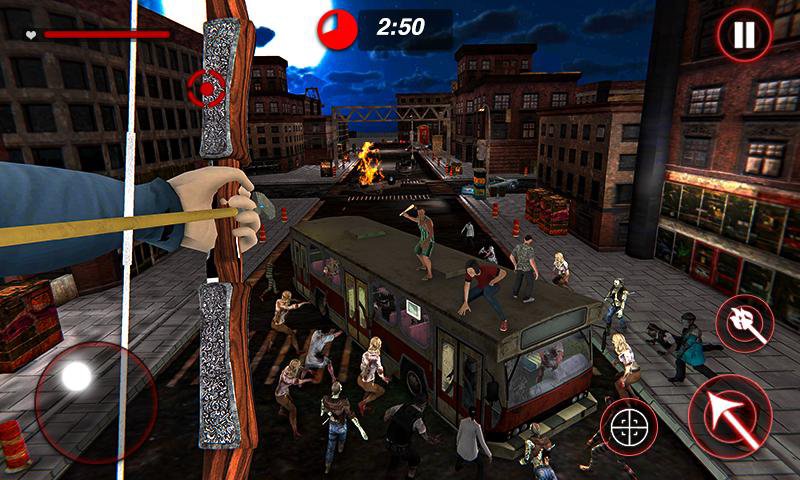Tap the virtual movement joystick

[77, 378]
